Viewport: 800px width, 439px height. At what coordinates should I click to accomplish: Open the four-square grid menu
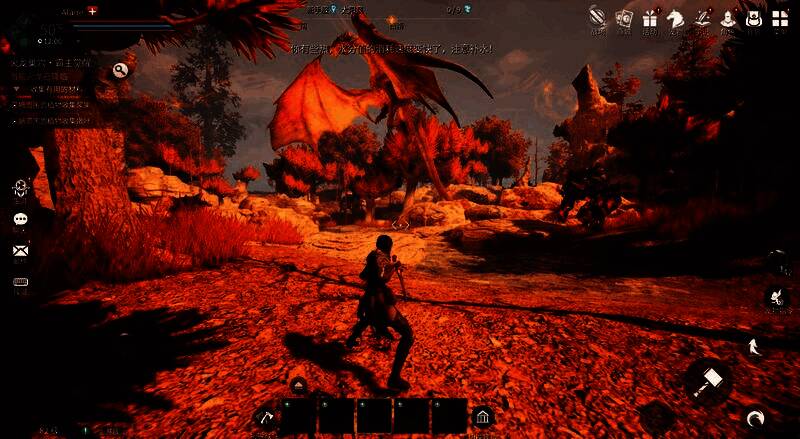[780, 18]
